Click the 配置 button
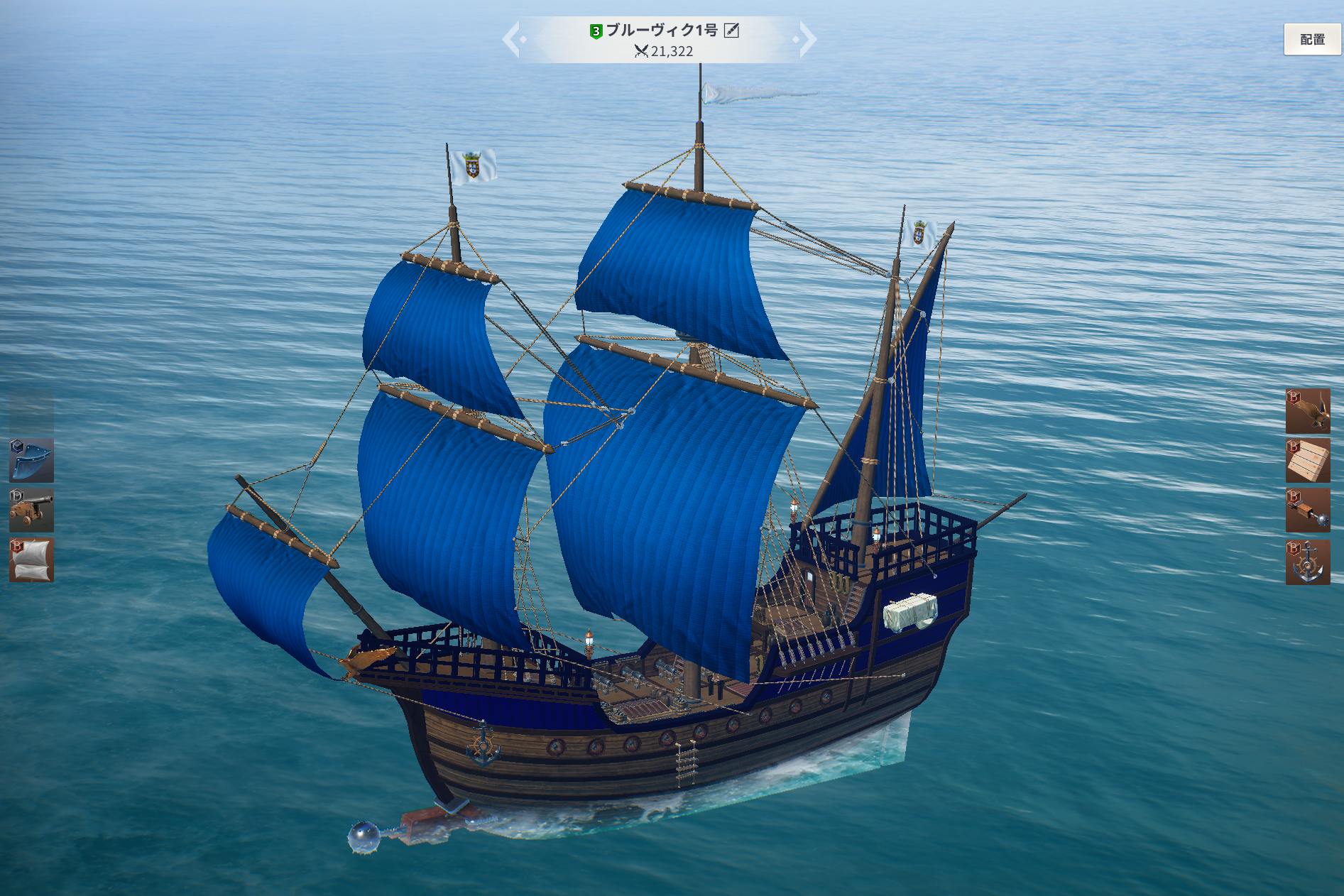This screenshot has width=1344, height=896. click(x=1311, y=40)
